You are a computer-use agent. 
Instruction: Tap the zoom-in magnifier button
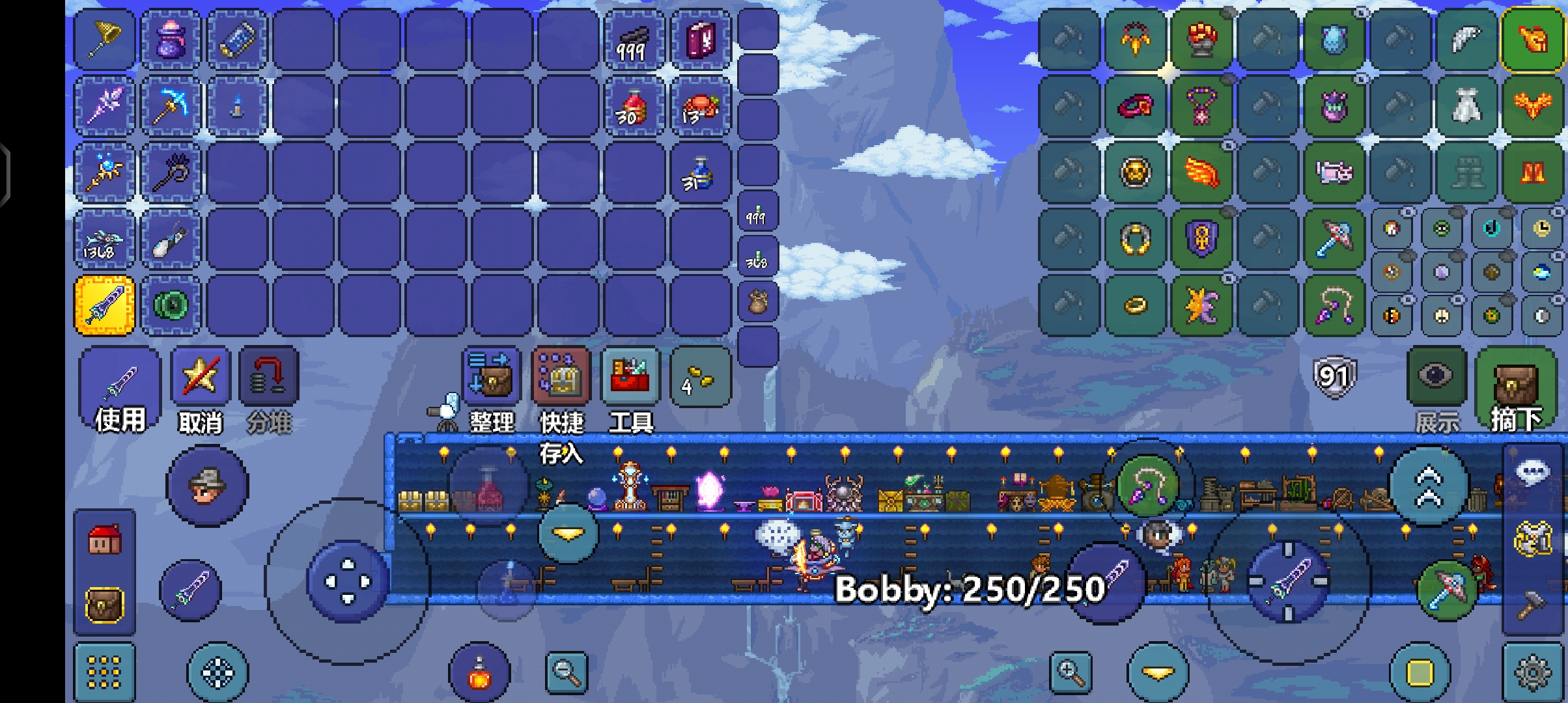click(x=1071, y=672)
